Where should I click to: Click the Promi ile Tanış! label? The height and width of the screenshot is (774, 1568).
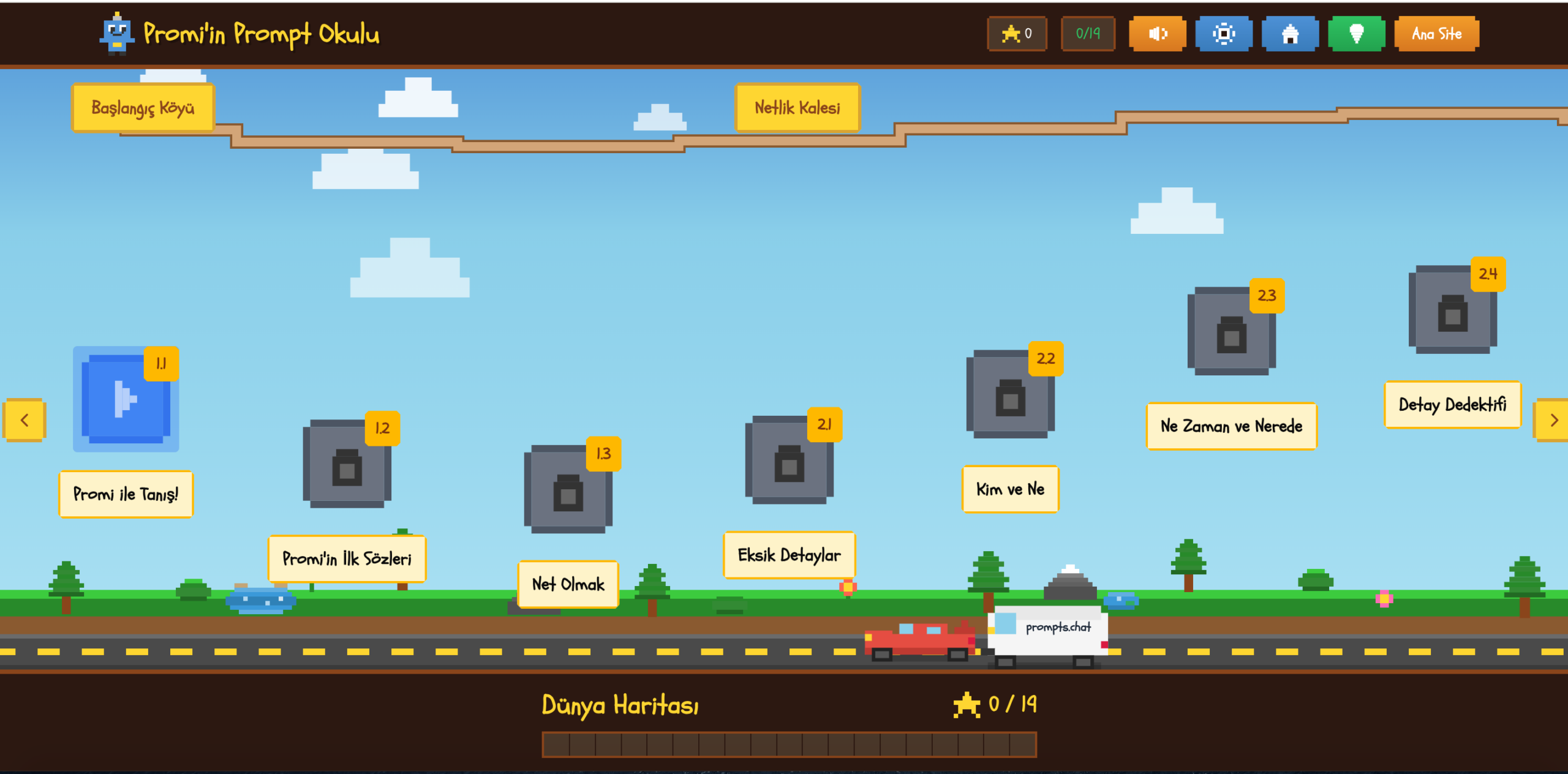coord(126,494)
